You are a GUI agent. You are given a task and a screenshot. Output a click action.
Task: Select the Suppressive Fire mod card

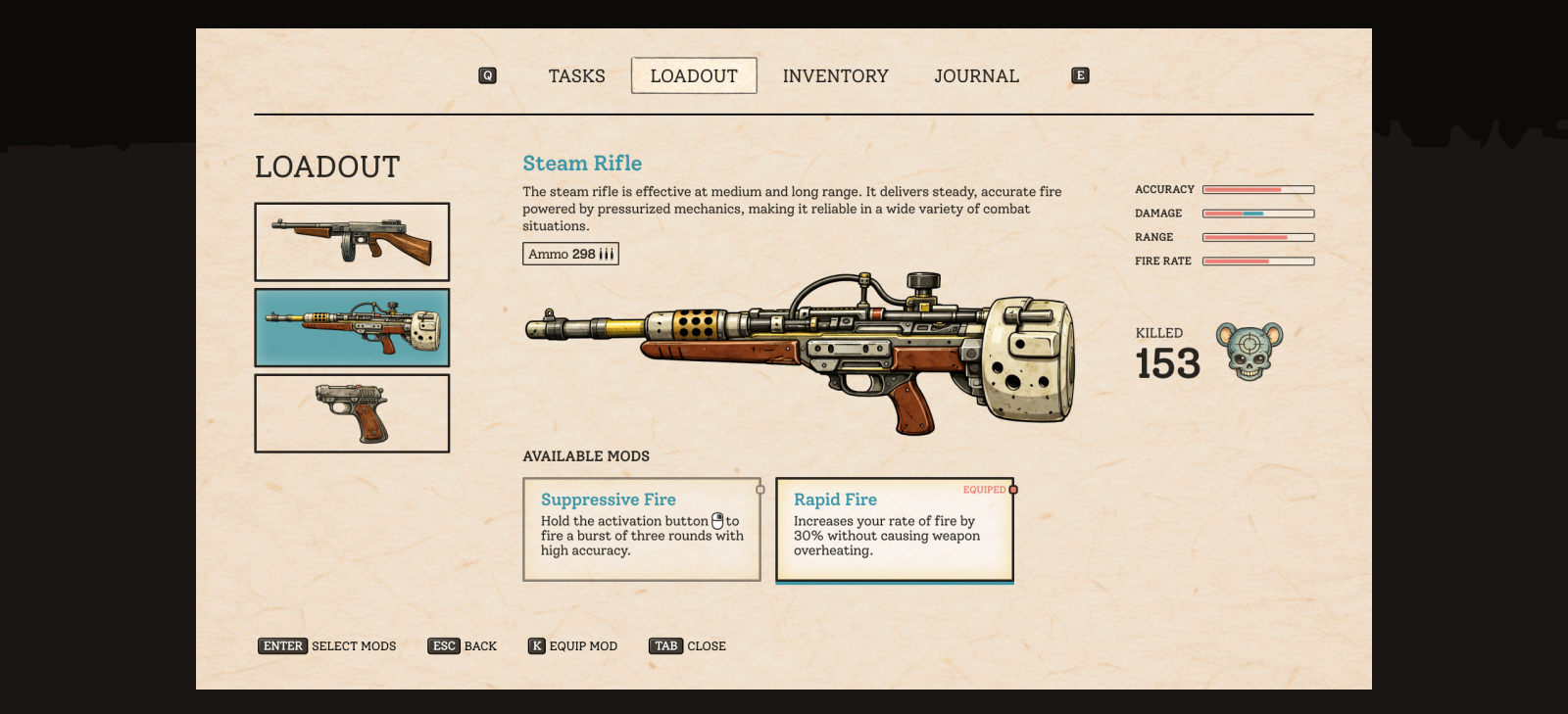point(642,529)
